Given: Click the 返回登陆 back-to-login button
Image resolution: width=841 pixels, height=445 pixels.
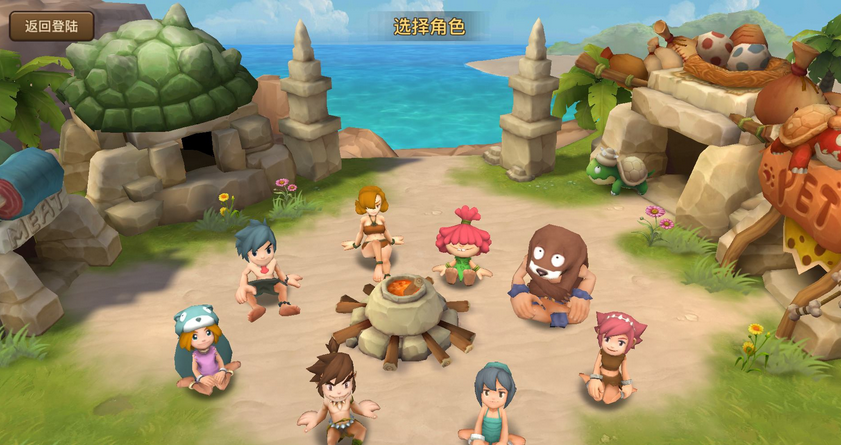Looking at the screenshot, I should click(52, 26).
